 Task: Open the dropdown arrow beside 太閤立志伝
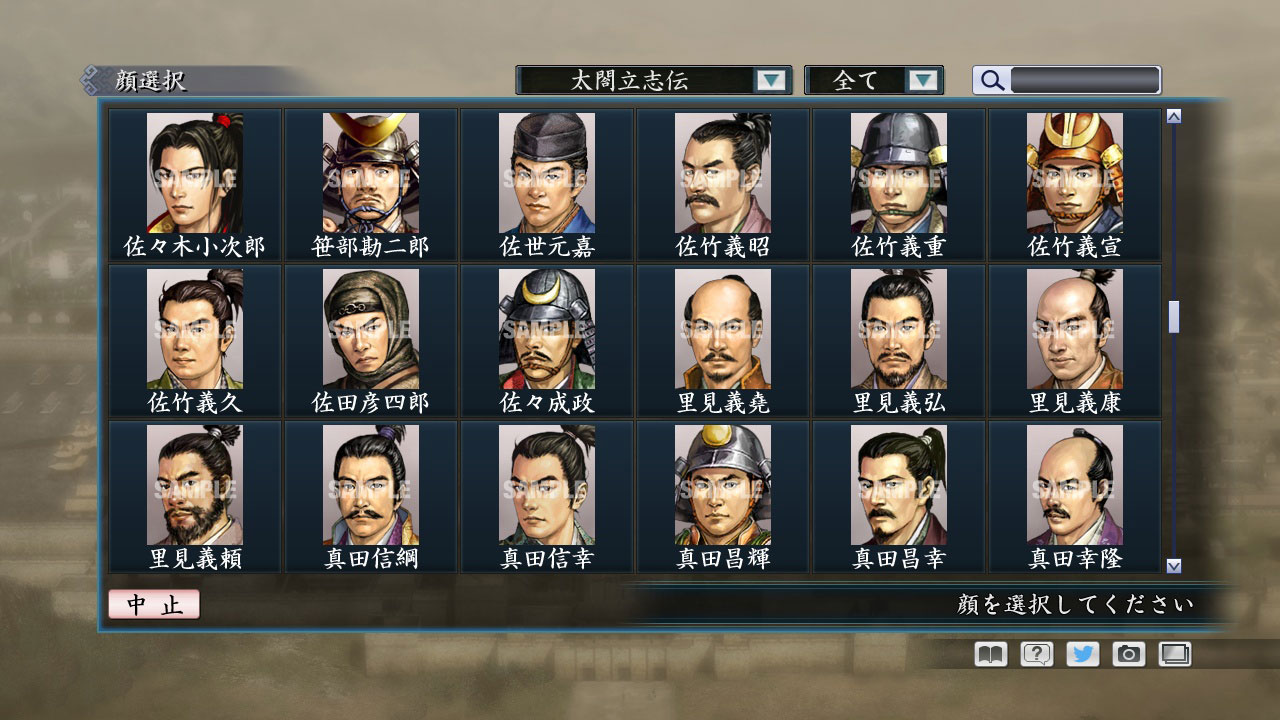click(770, 80)
